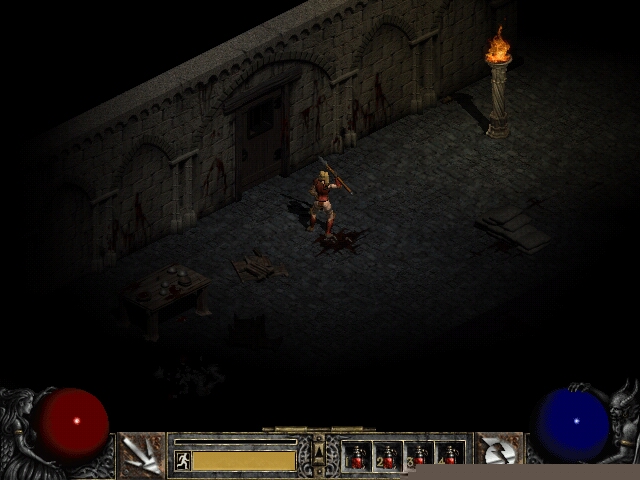The width and height of the screenshot is (640, 480).
Task: Use the healing potion in belt slot 2
Action: tap(388, 456)
